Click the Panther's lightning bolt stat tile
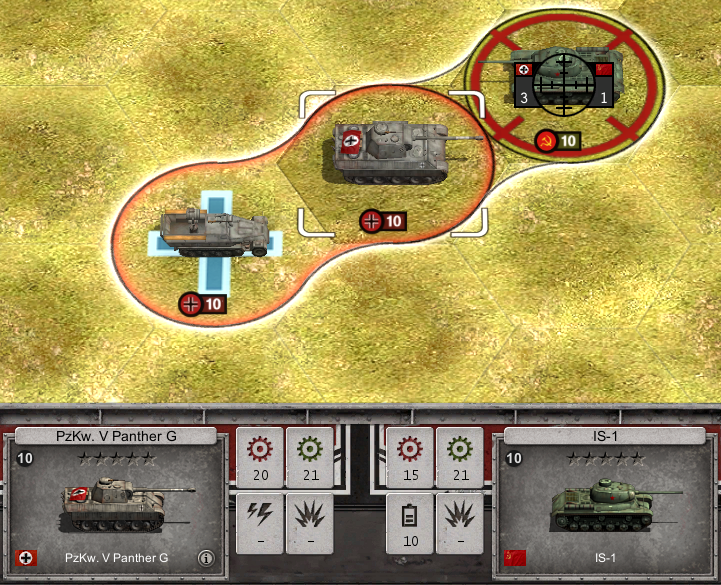This screenshot has width=721, height=585. (x=260, y=523)
